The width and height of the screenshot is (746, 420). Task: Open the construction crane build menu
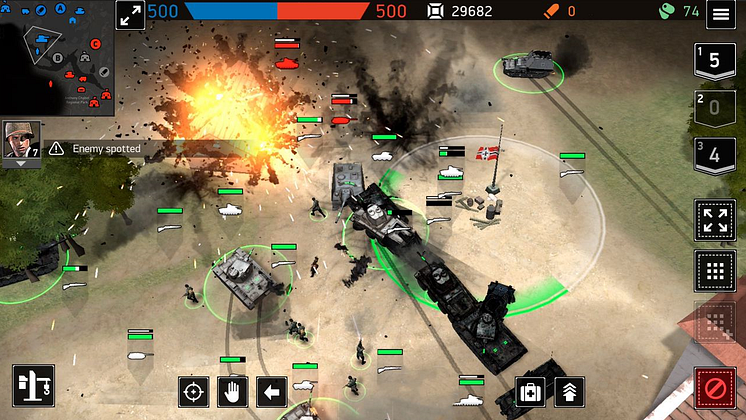(x=33, y=386)
